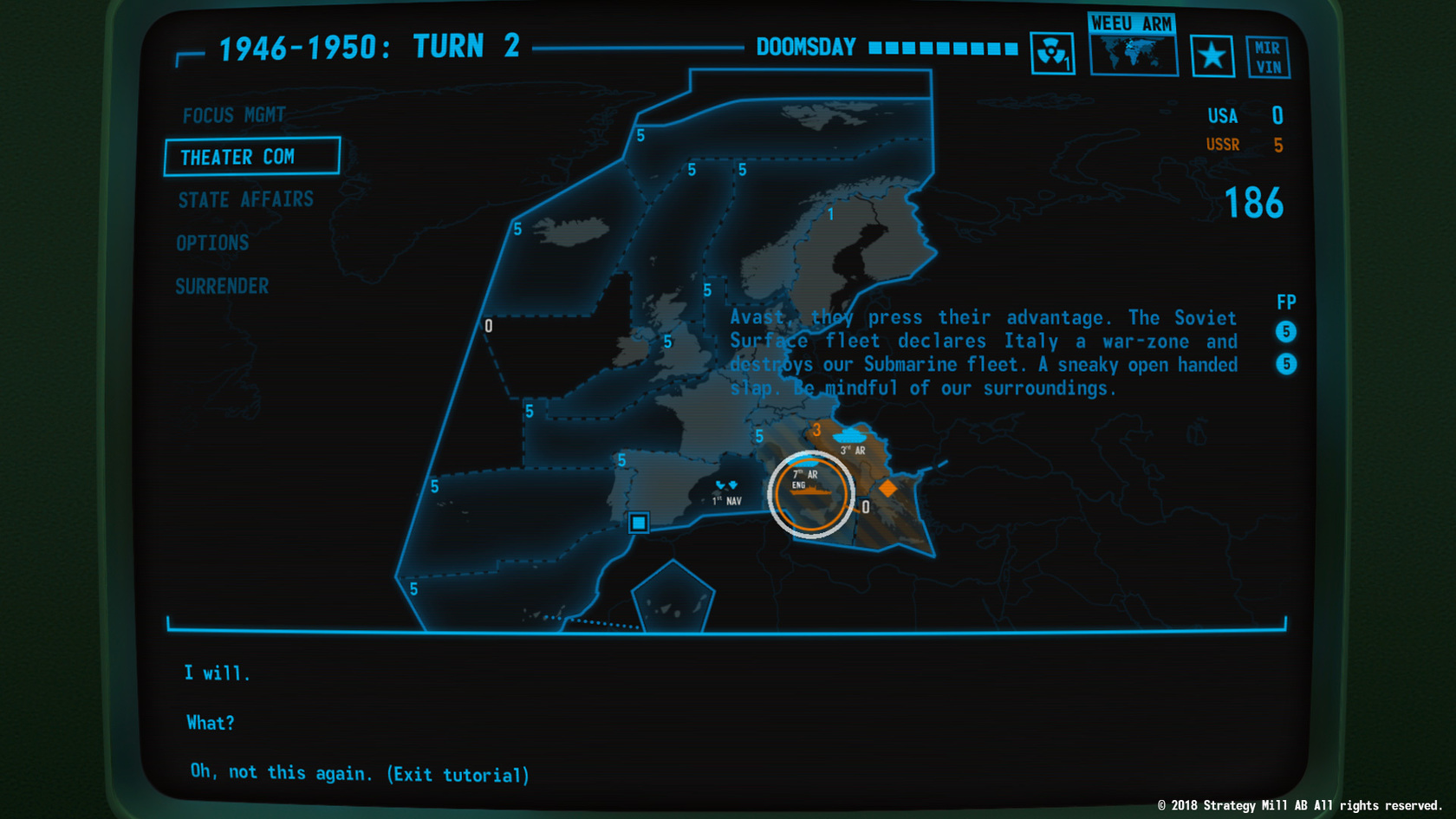Switch to FOCUS MGMT menu
The width and height of the screenshot is (1456, 819).
pos(234,114)
